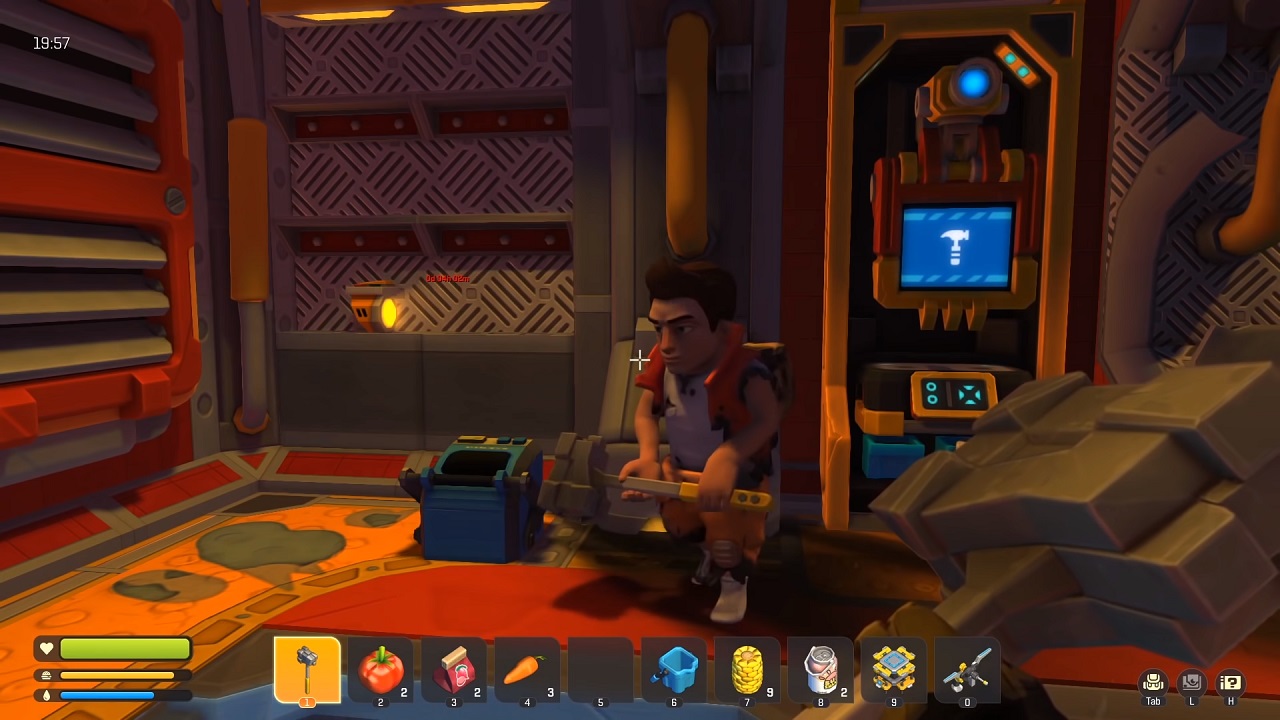Equip the blue bucket from the hotbar
The image size is (1280, 720).
click(x=673, y=669)
